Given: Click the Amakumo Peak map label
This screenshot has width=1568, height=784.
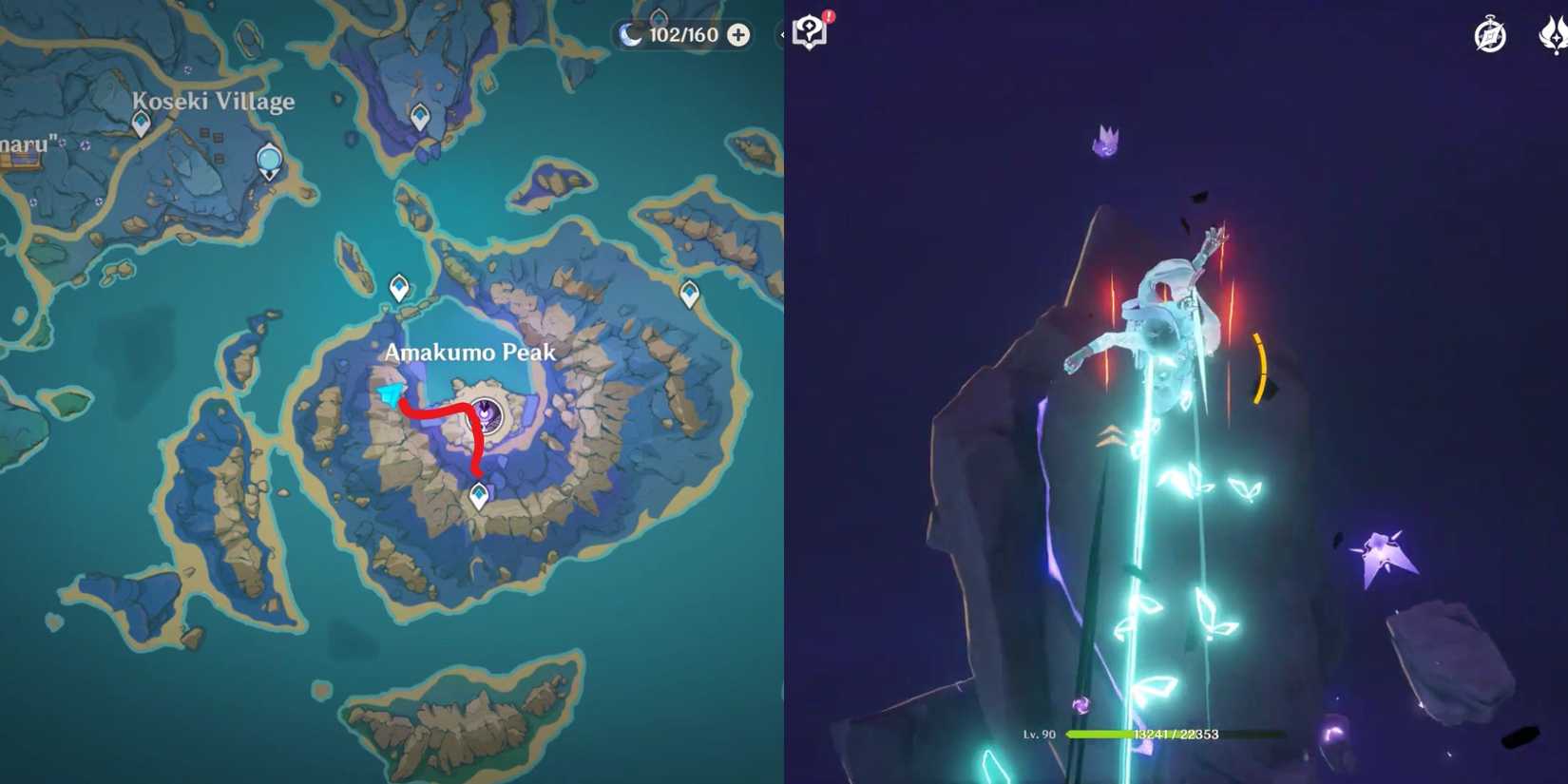Looking at the screenshot, I should pos(469,353).
